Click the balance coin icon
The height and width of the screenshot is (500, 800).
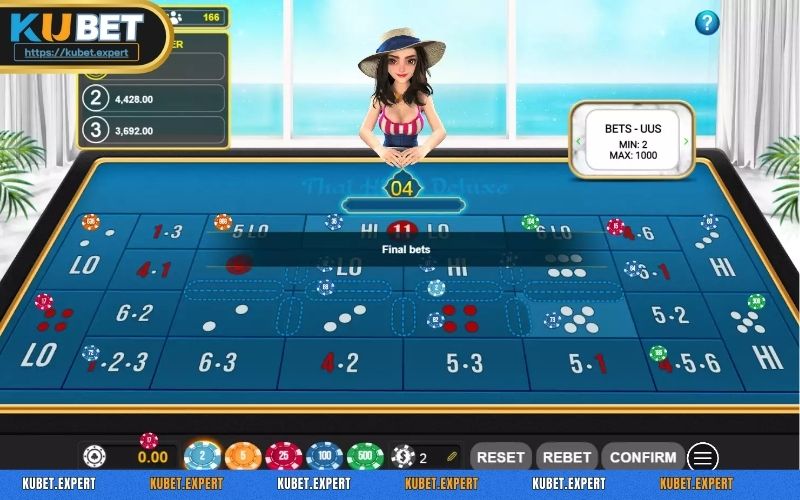click(x=95, y=457)
